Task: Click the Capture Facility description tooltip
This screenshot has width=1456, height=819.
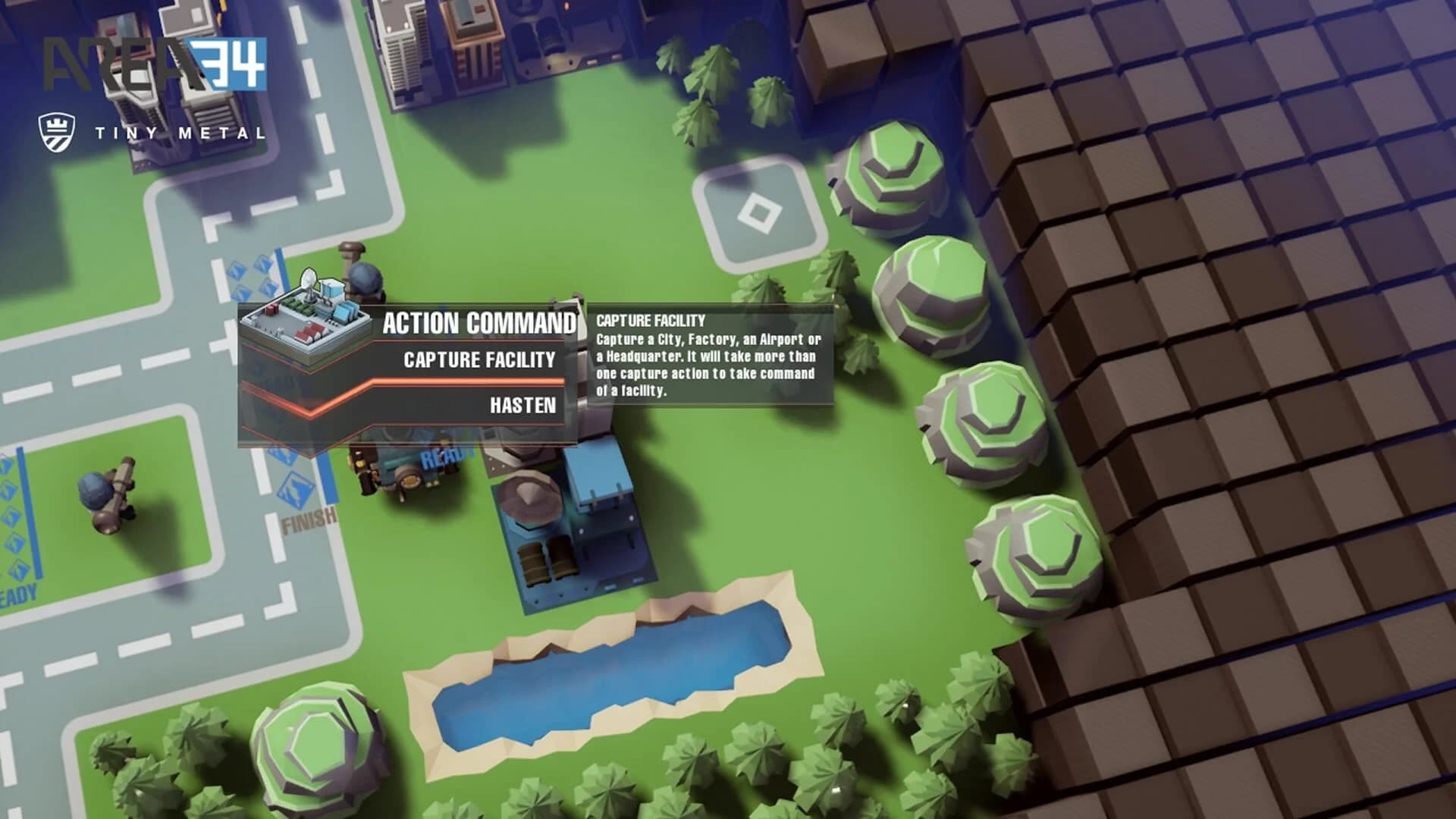Action: (713, 356)
